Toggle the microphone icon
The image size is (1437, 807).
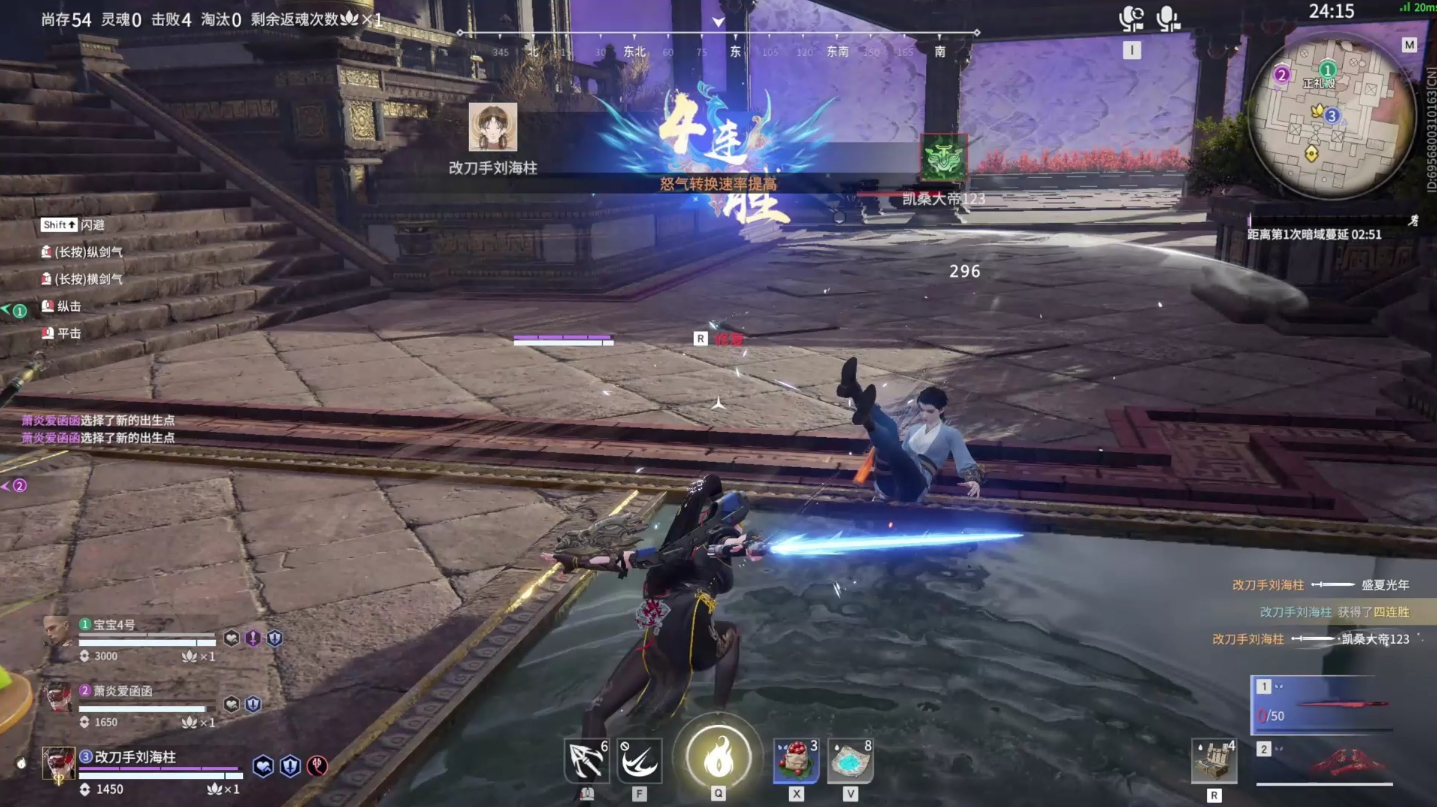(1168, 19)
